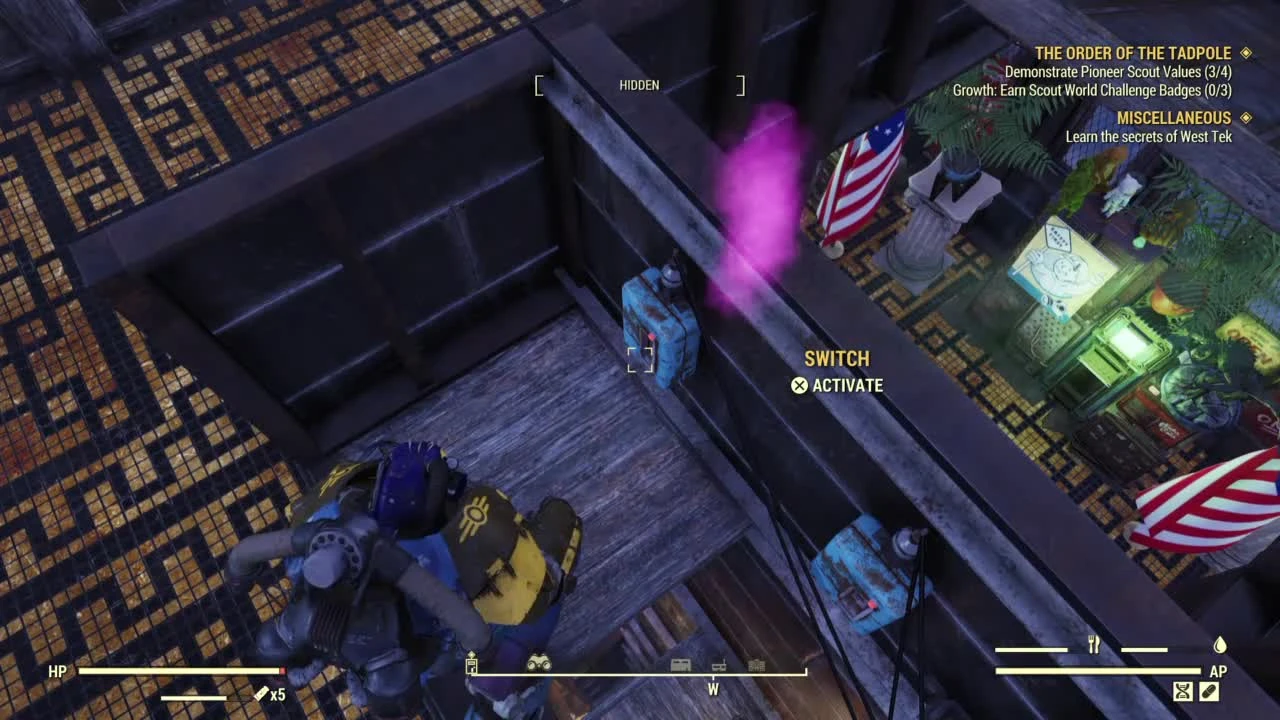Toggle tracking for The Order of the Tadpole quest
Screen dimensions: 1280x720
[x=1247, y=53]
